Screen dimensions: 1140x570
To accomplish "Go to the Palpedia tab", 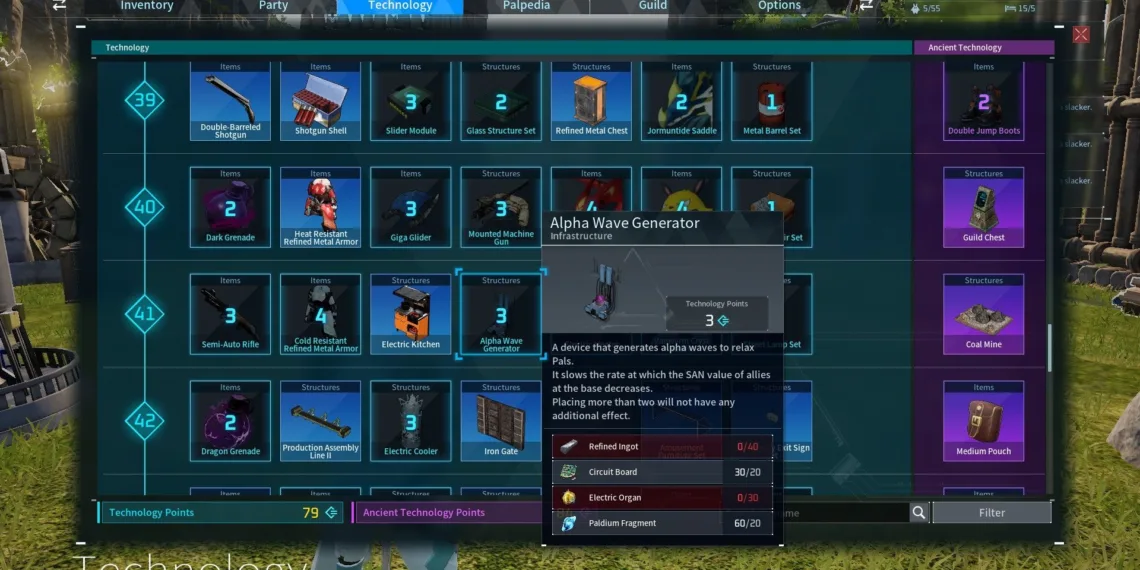I will [526, 6].
